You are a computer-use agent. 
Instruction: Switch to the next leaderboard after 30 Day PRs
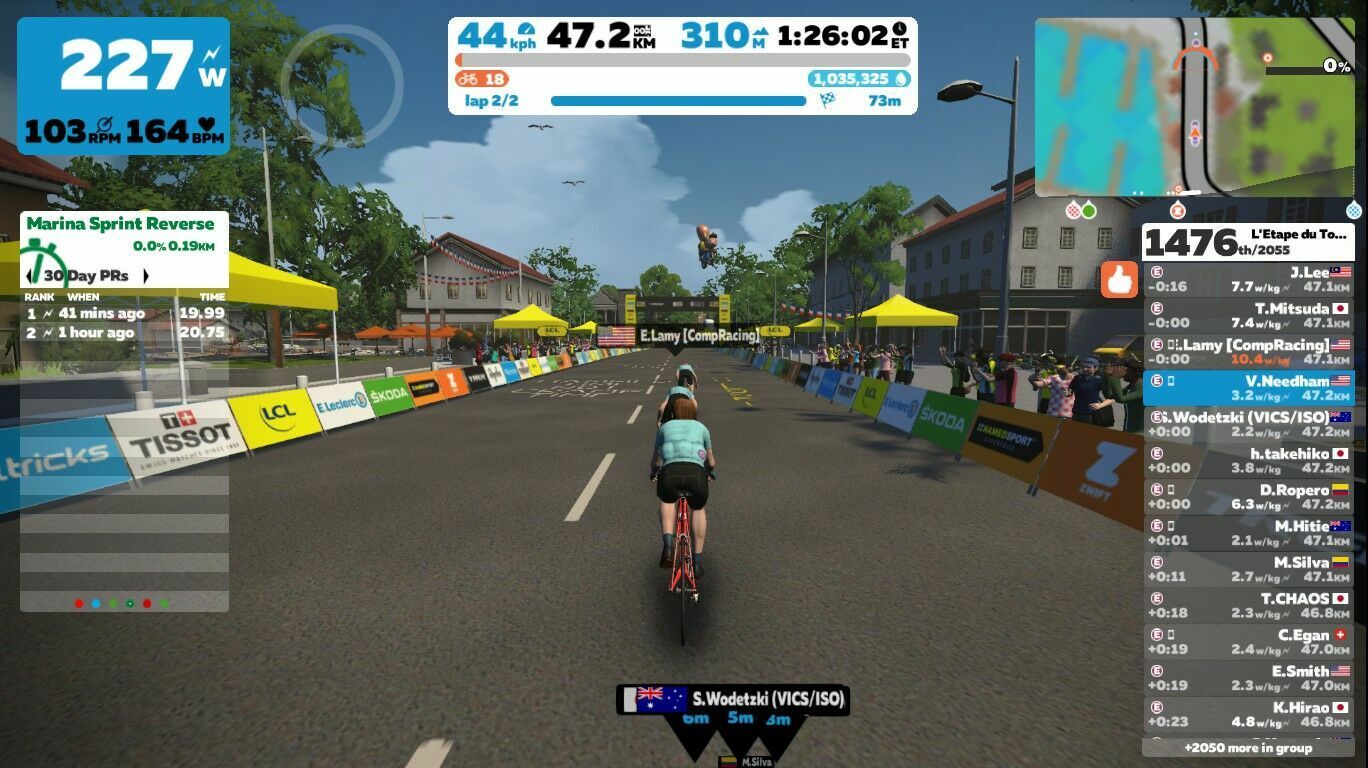coord(146,276)
